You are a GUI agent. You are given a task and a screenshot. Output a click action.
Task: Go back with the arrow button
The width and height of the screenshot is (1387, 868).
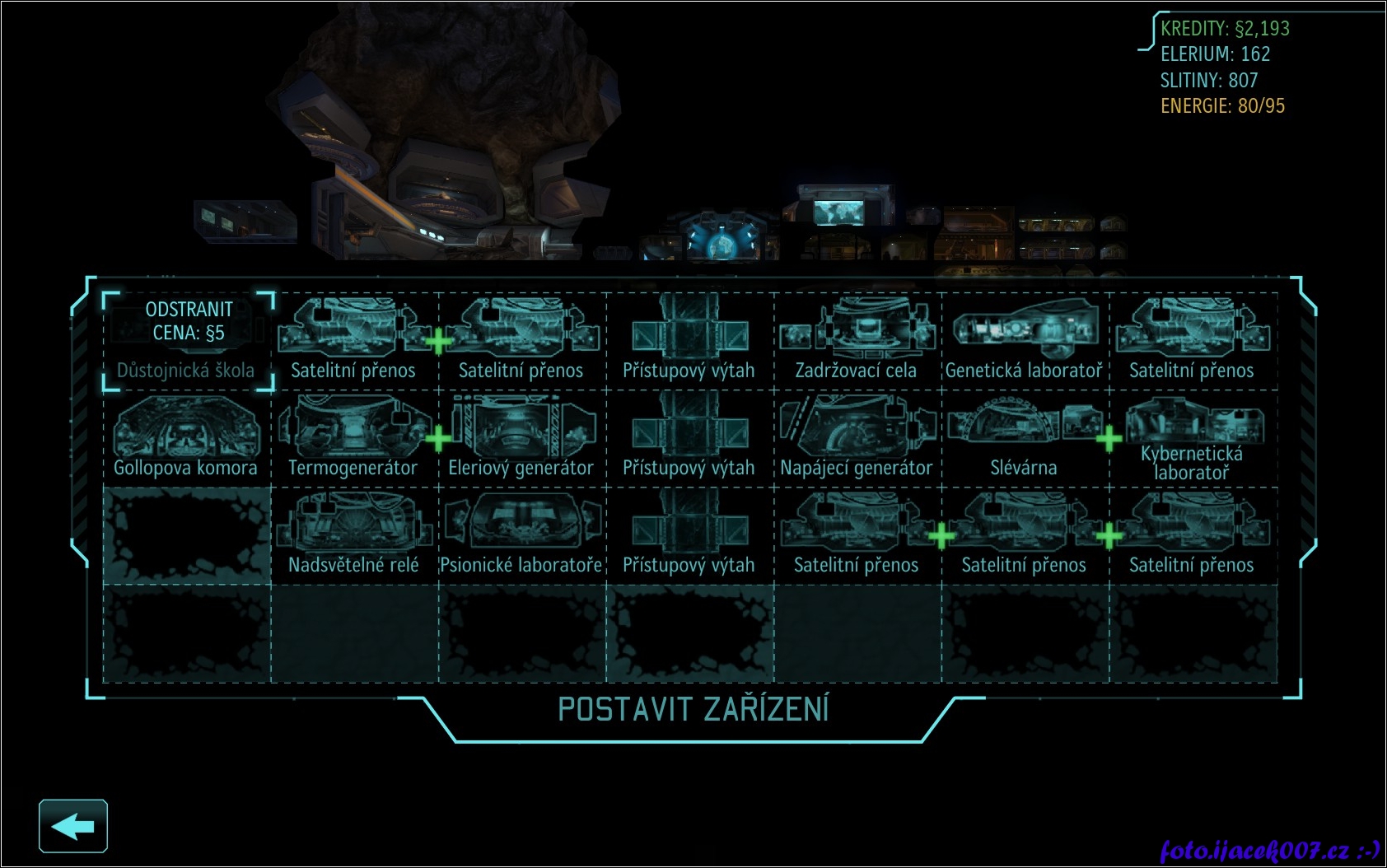click(x=73, y=826)
